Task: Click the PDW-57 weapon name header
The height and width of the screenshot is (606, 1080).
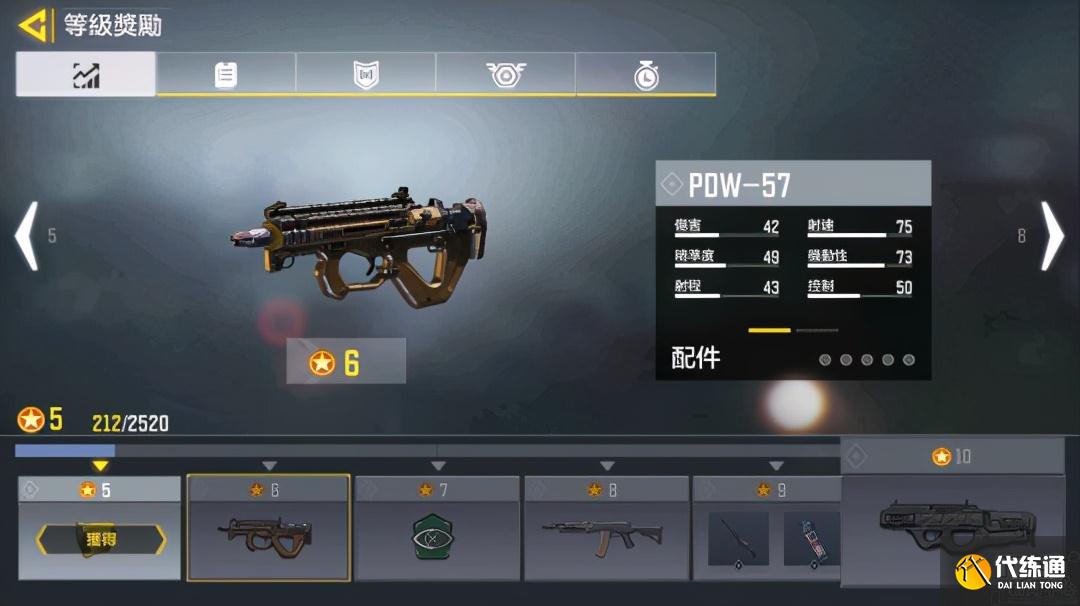Action: point(793,184)
